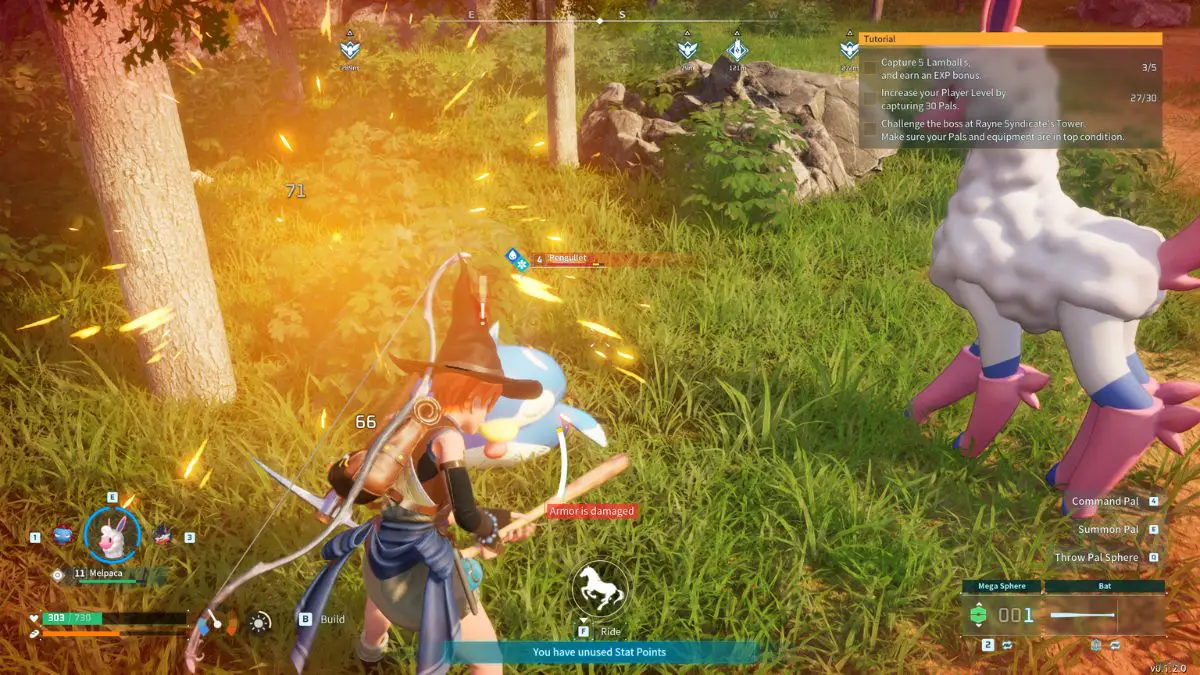Switch to the blue pal in slot 1
The width and height of the screenshot is (1200, 675).
coord(62,535)
